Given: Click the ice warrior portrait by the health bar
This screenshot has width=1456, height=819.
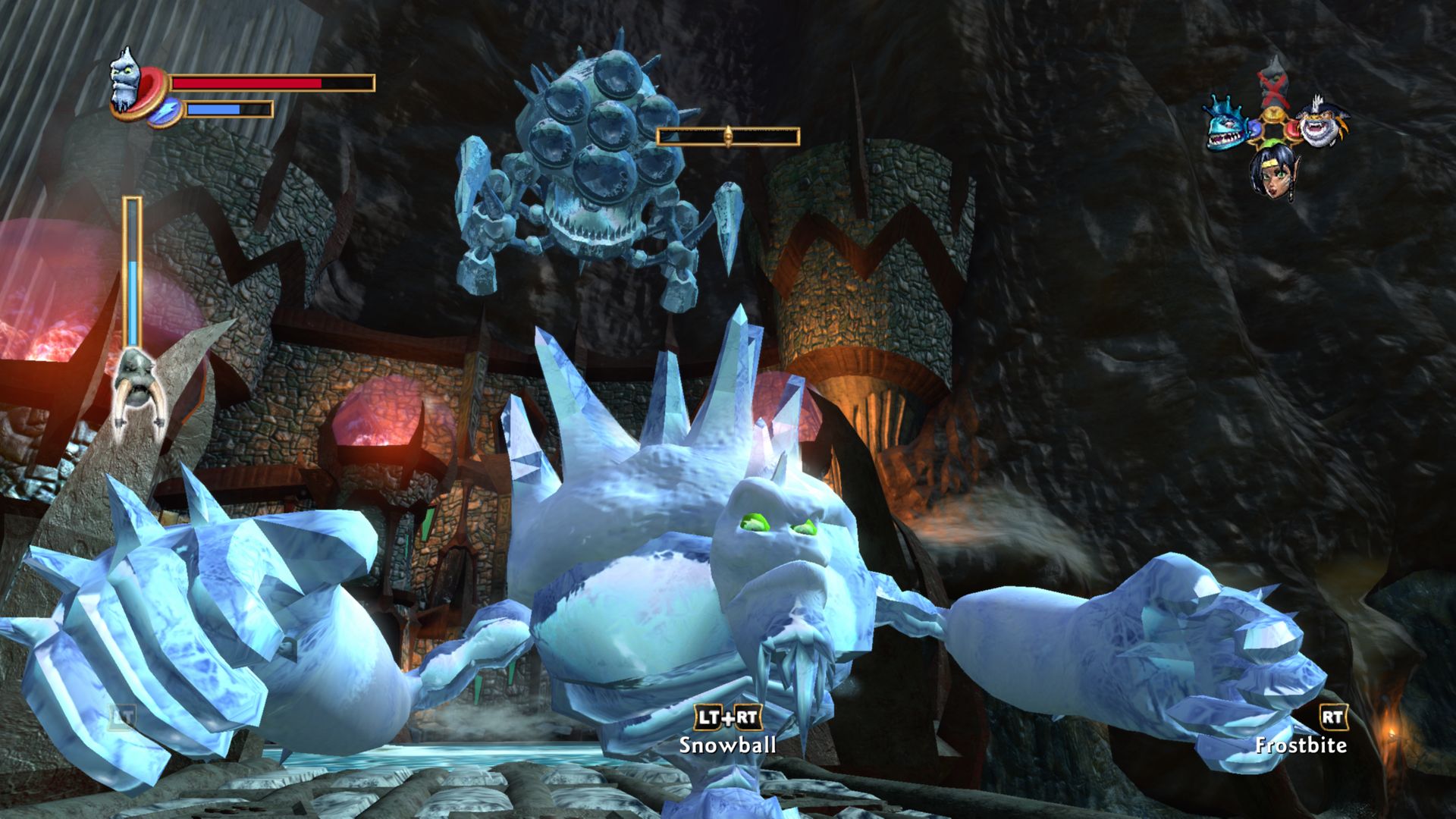Looking at the screenshot, I should [x=126, y=80].
